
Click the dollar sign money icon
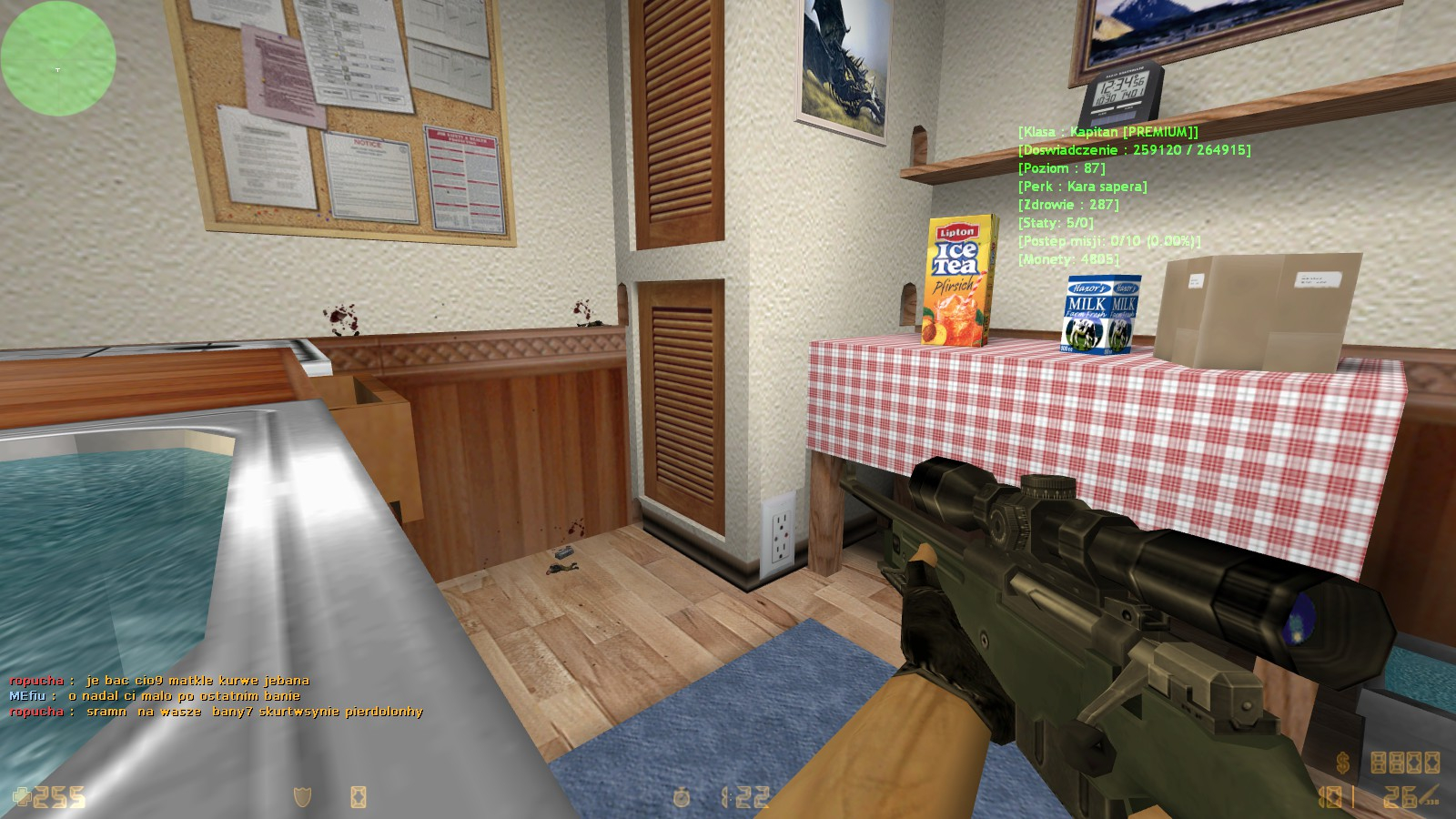pyautogui.click(x=1343, y=763)
